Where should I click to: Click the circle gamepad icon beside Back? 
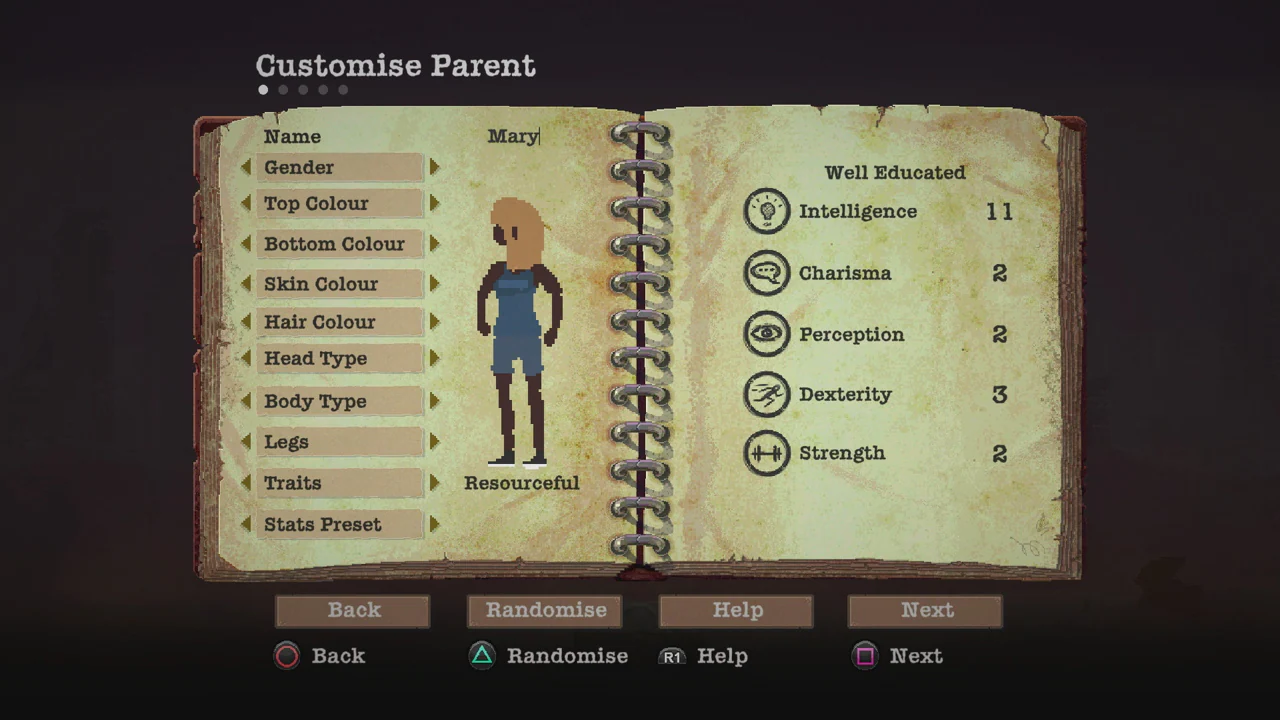tap(287, 656)
